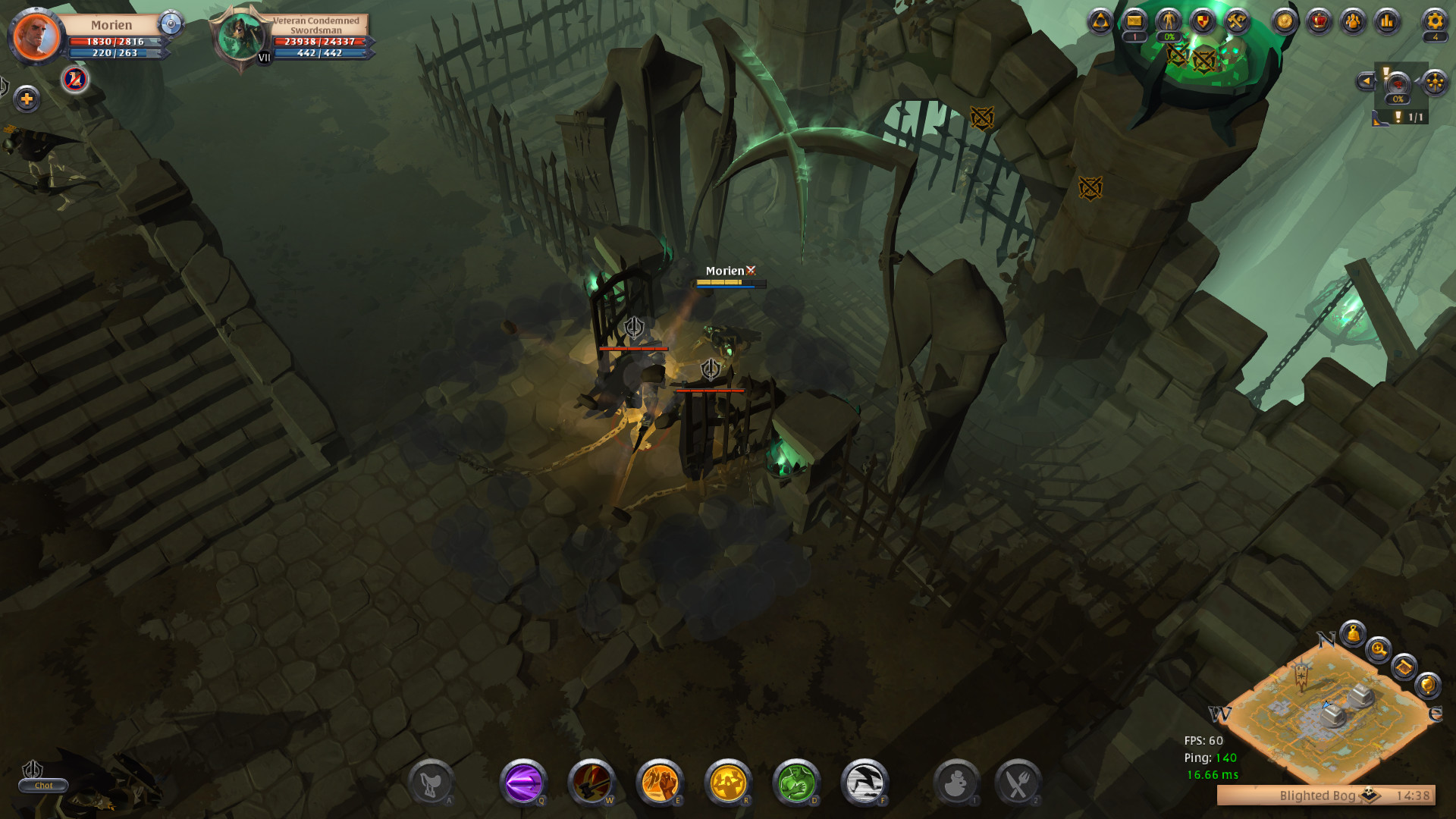Use the hammer strike W ability
This screenshot has width=1456, height=819.
pos(591,782)
